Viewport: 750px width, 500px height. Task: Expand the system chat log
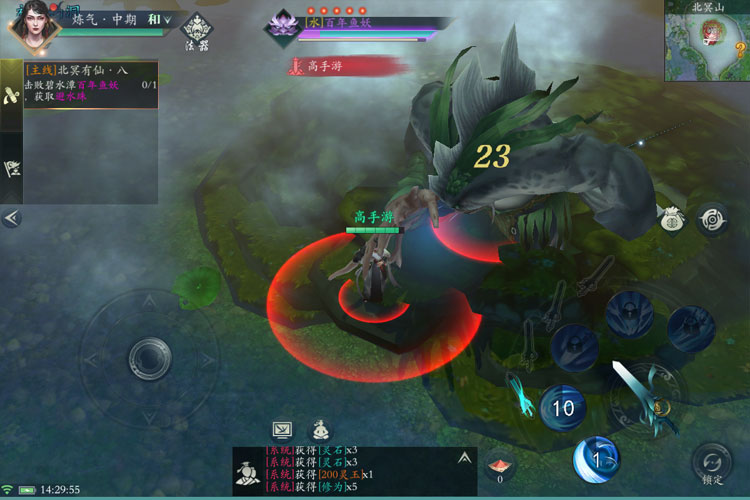[464, 457]
